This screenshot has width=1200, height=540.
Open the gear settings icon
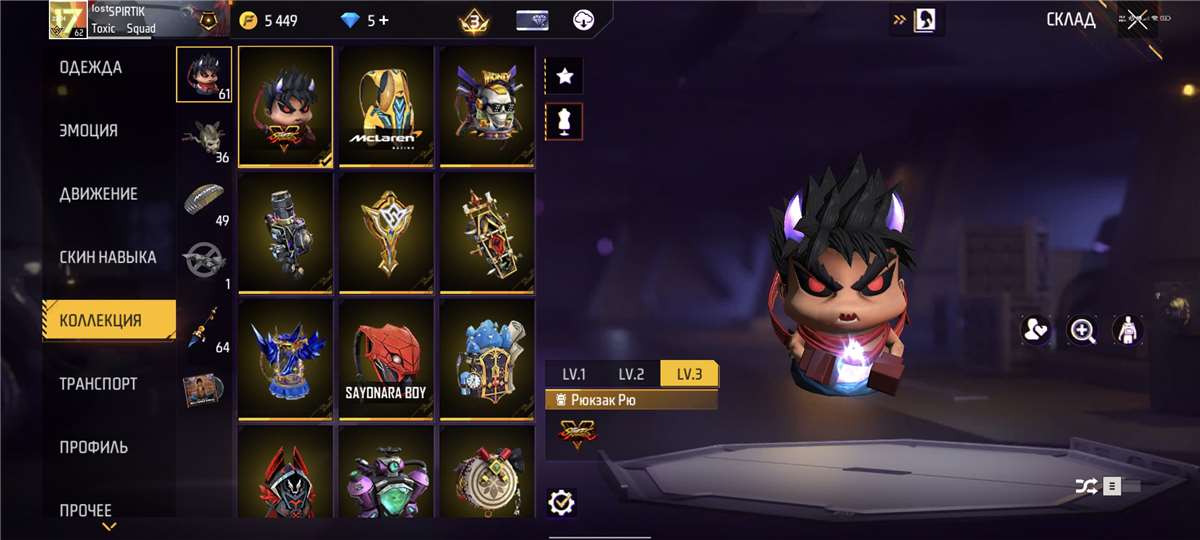(x=562, y=502)
